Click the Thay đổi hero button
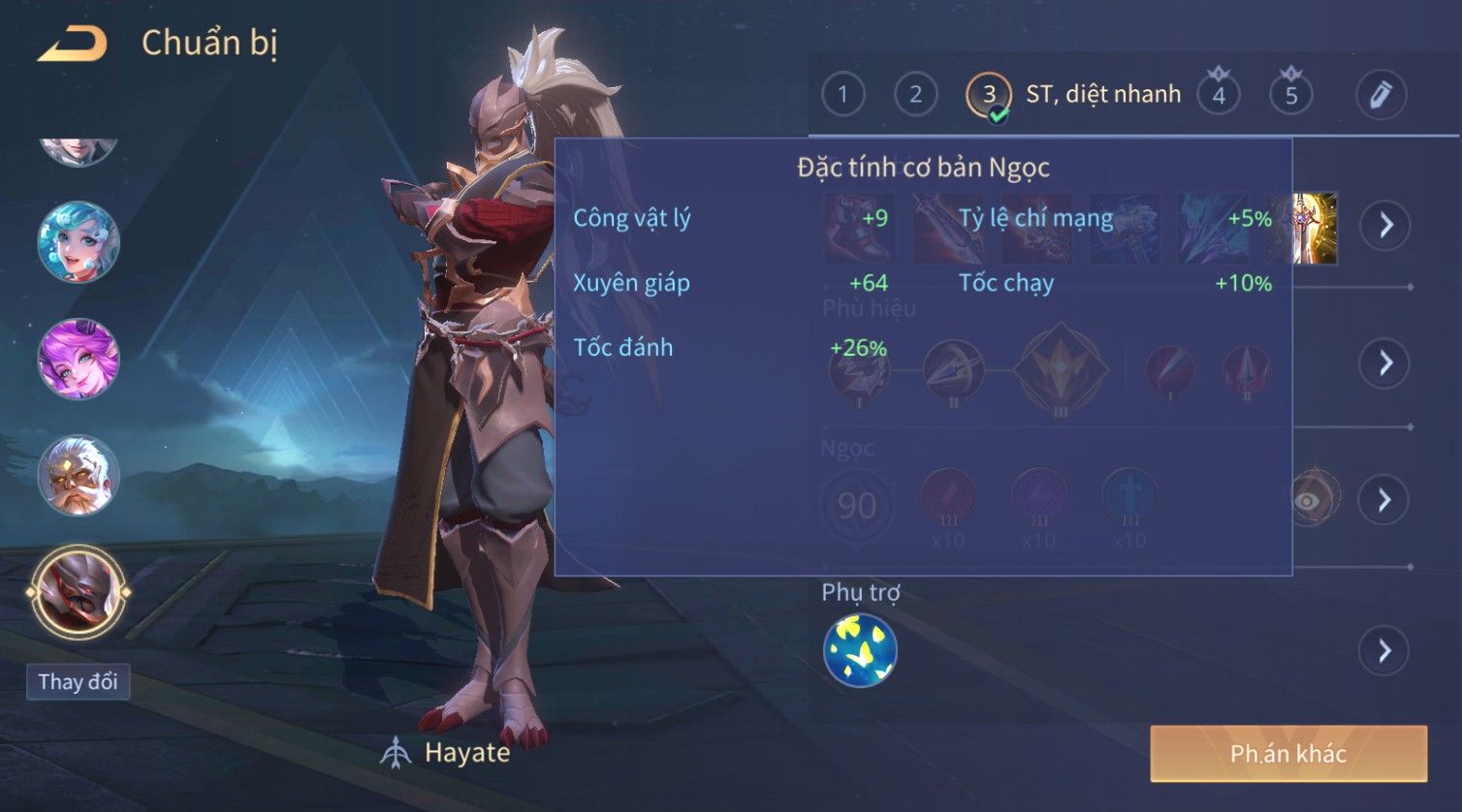 point(78,682)
